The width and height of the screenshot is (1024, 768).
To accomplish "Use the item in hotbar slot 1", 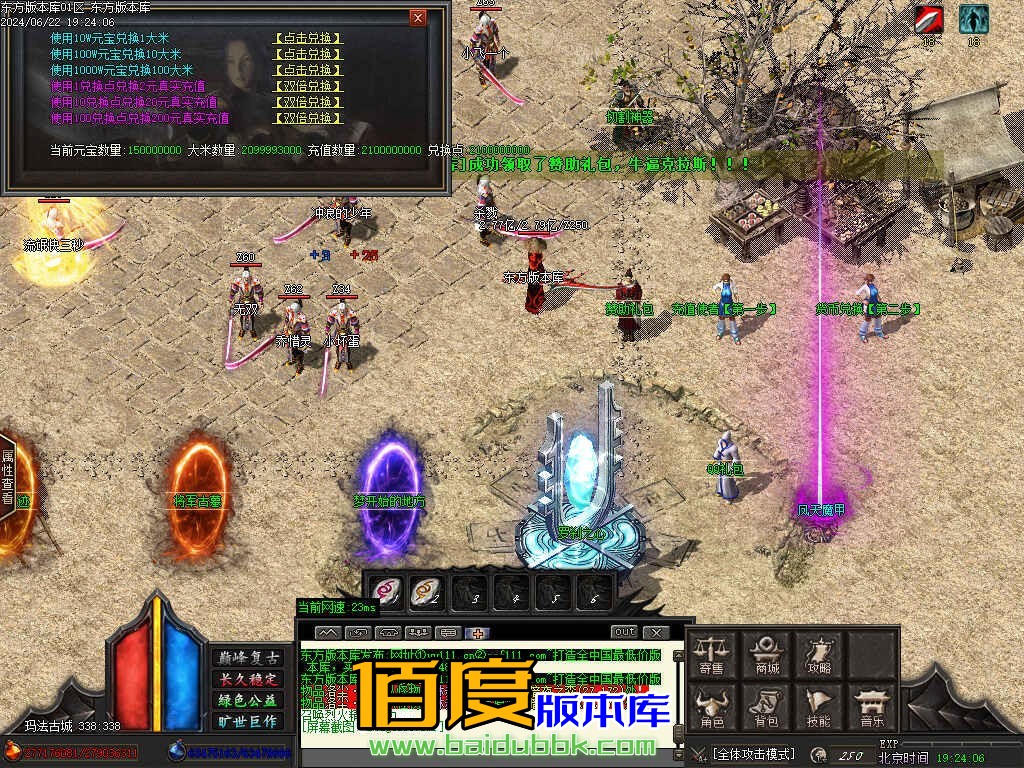I will [386, 592].
